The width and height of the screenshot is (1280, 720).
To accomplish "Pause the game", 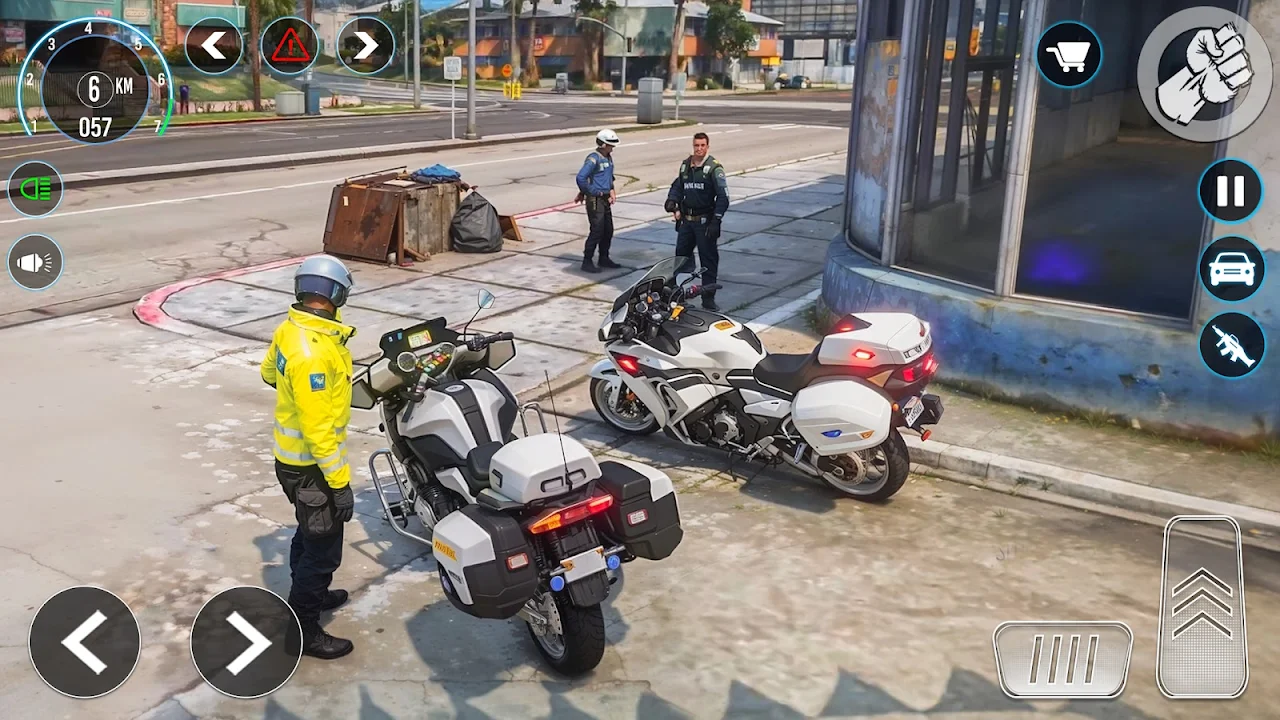I will tap(1231, 190).
